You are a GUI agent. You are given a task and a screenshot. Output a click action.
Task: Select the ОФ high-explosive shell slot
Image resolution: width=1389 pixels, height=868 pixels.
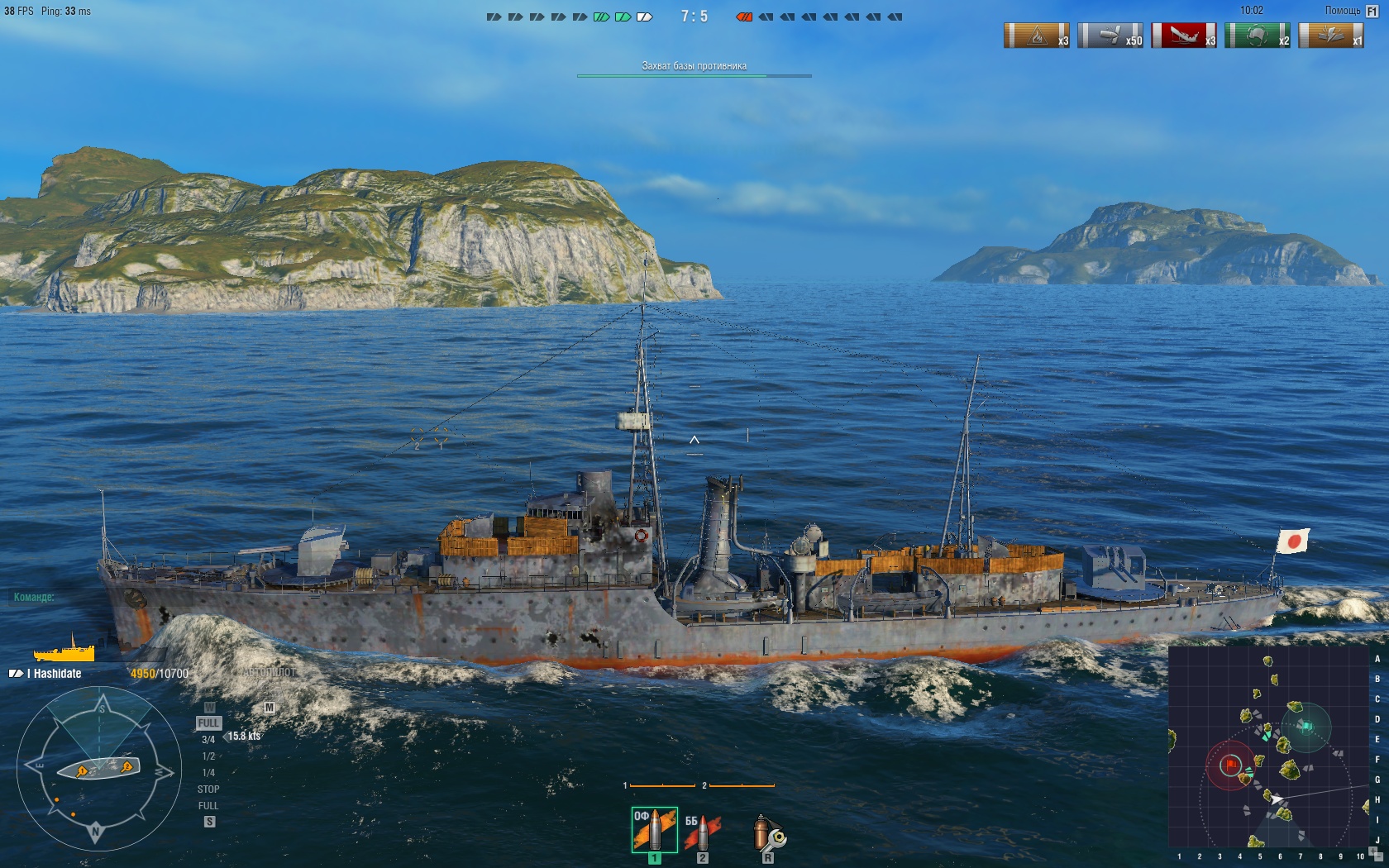point(654,830)
